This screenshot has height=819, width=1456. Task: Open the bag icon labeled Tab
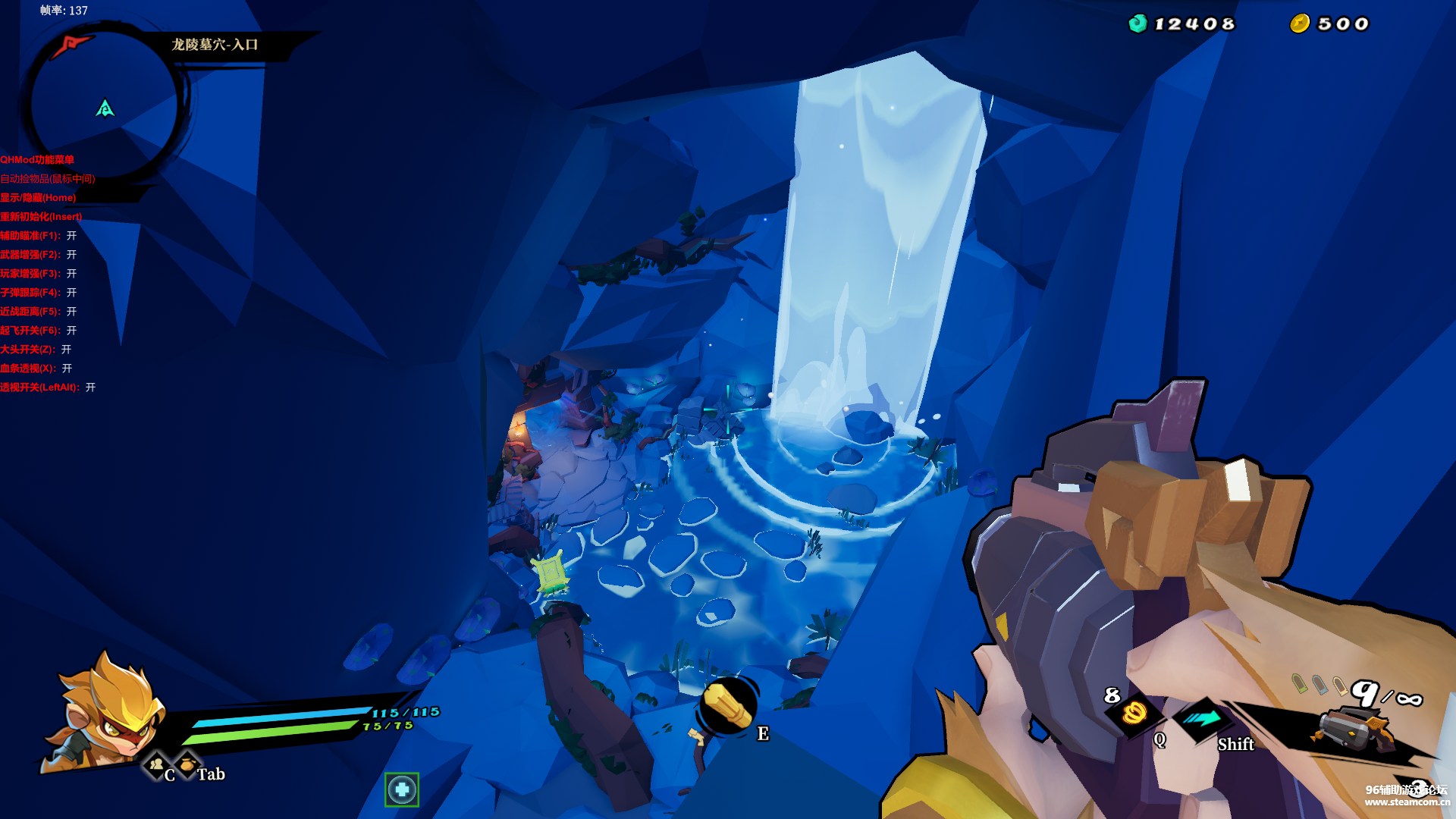tap(187, 764)
